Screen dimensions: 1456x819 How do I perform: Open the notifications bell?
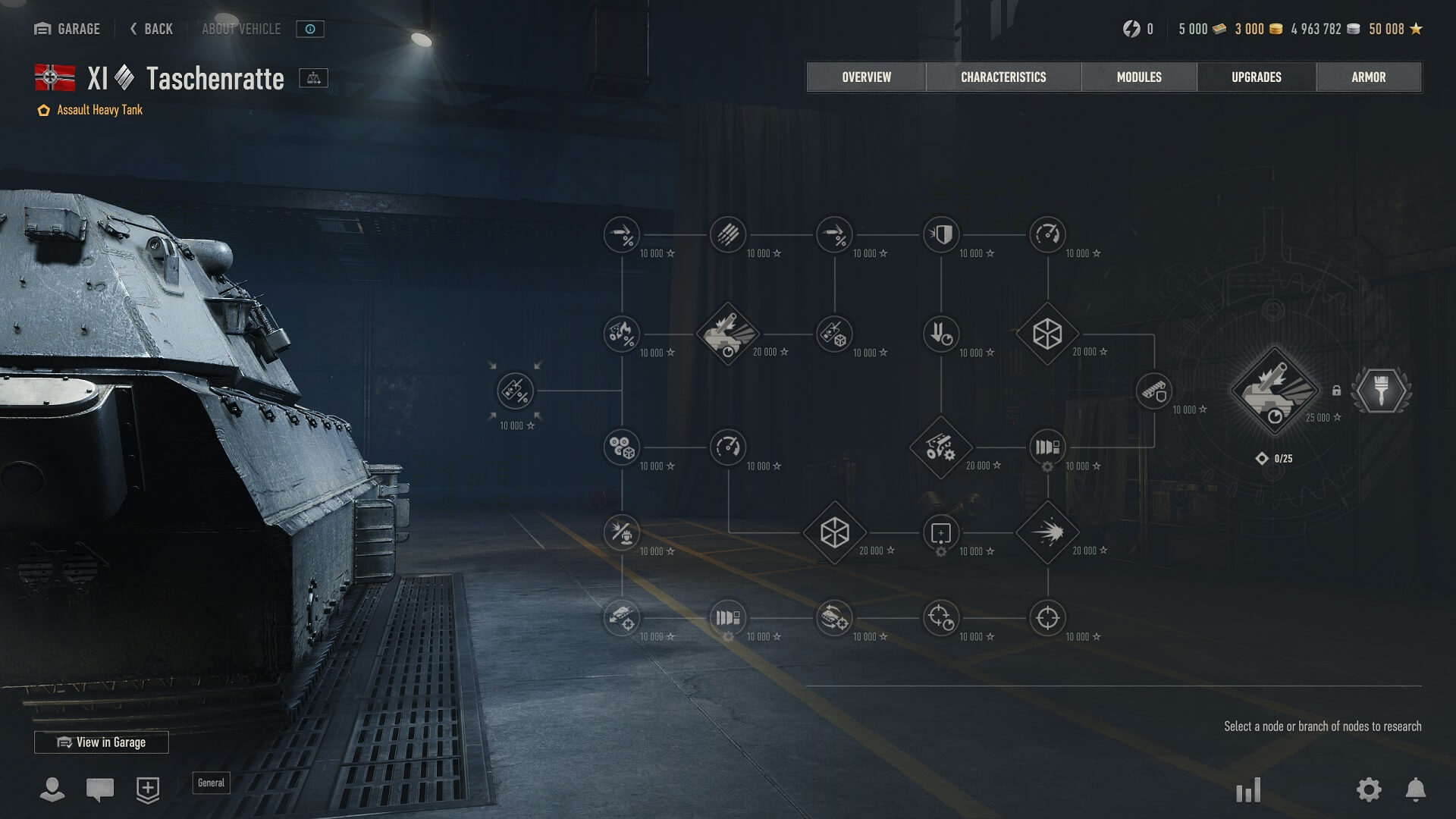click(1415, 789)
